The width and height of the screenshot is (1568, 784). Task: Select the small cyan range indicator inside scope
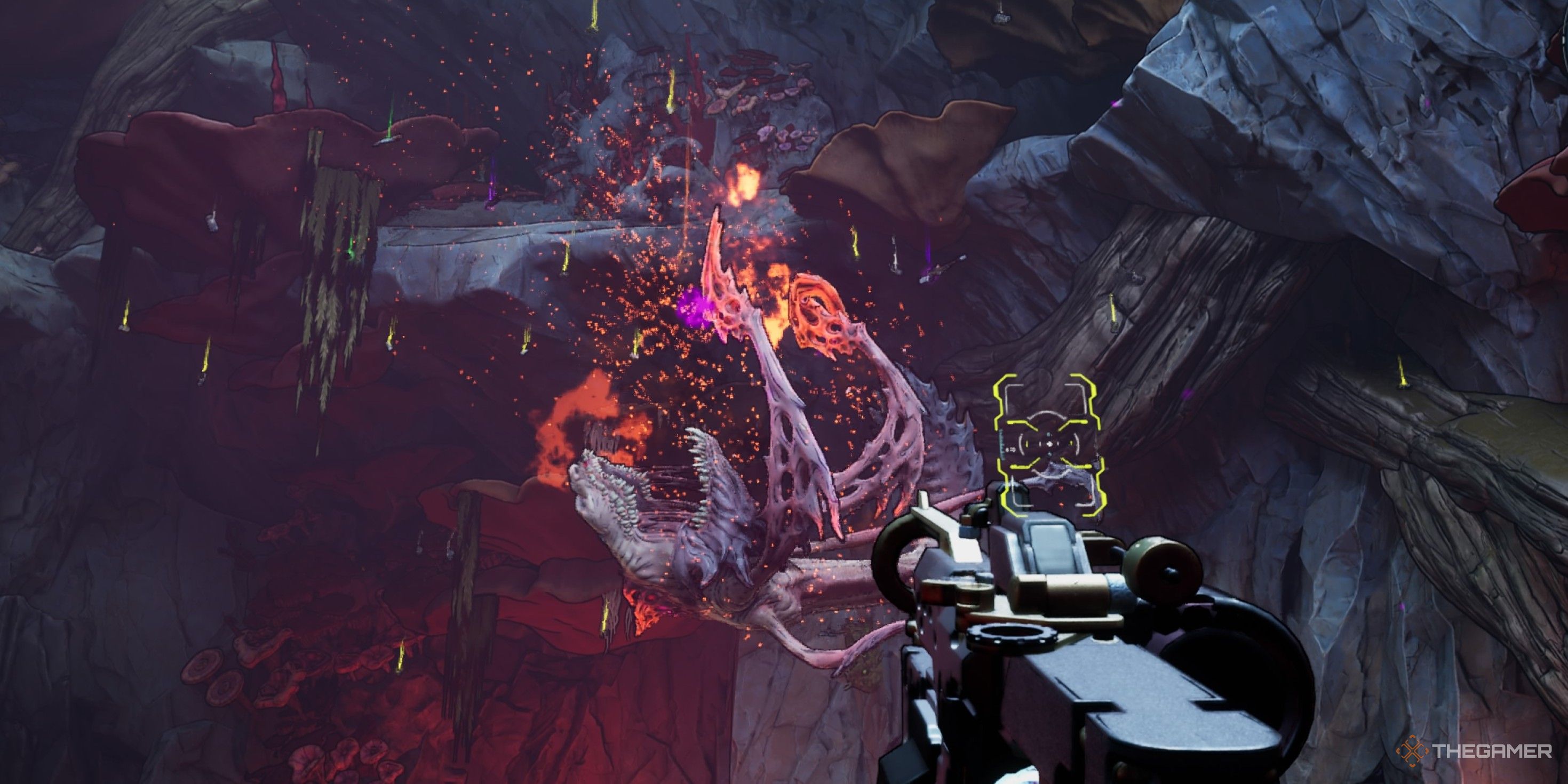pyautogui.click(x=1049, y=435)
